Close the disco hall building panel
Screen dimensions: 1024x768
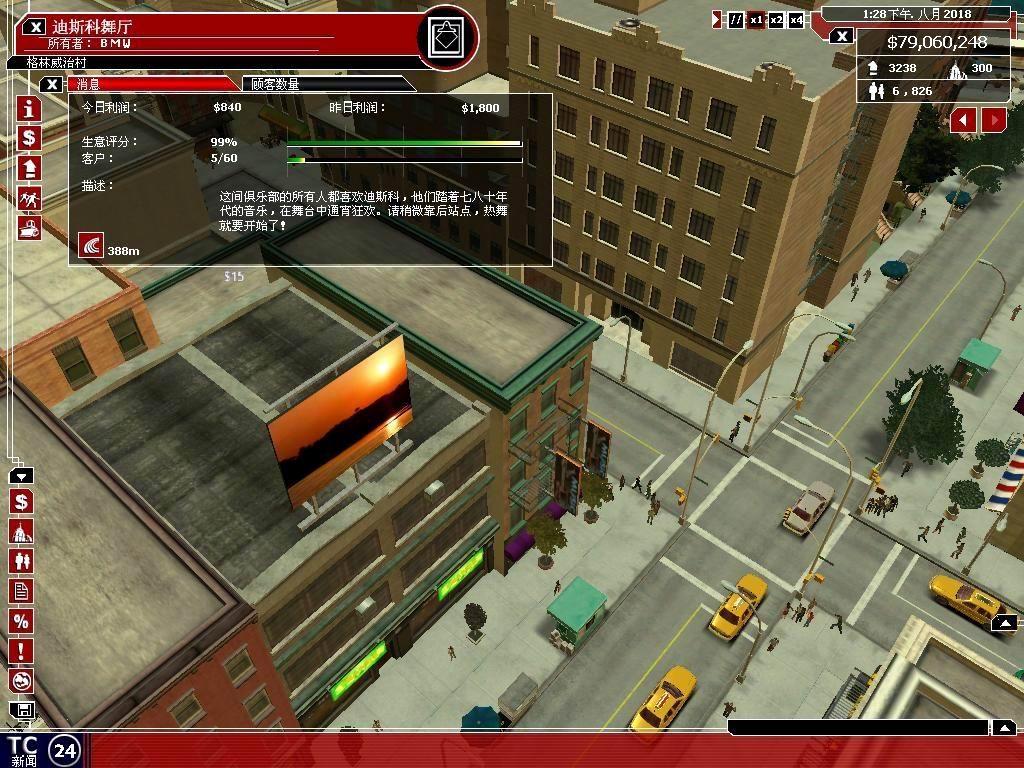36,27
